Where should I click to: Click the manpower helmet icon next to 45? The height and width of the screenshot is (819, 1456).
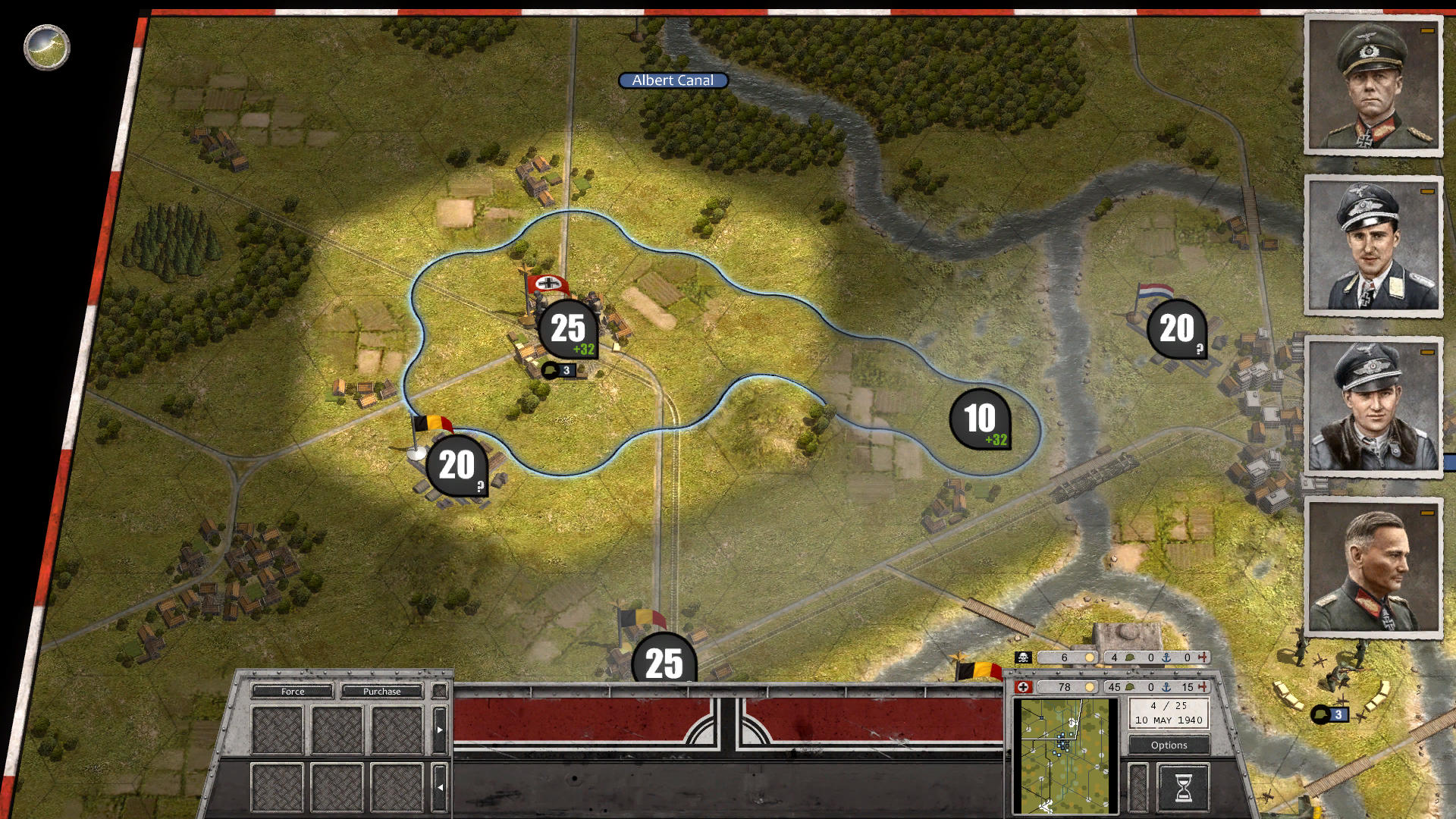[1130, 687]
